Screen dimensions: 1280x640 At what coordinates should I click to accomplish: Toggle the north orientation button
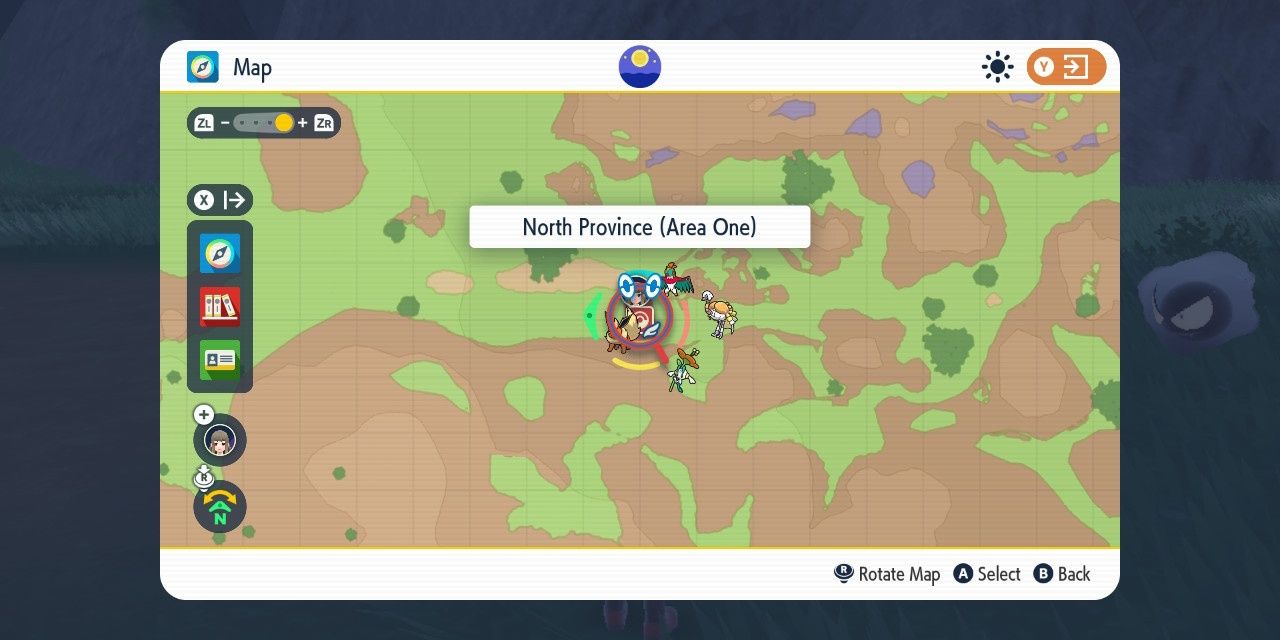[220, 507]
